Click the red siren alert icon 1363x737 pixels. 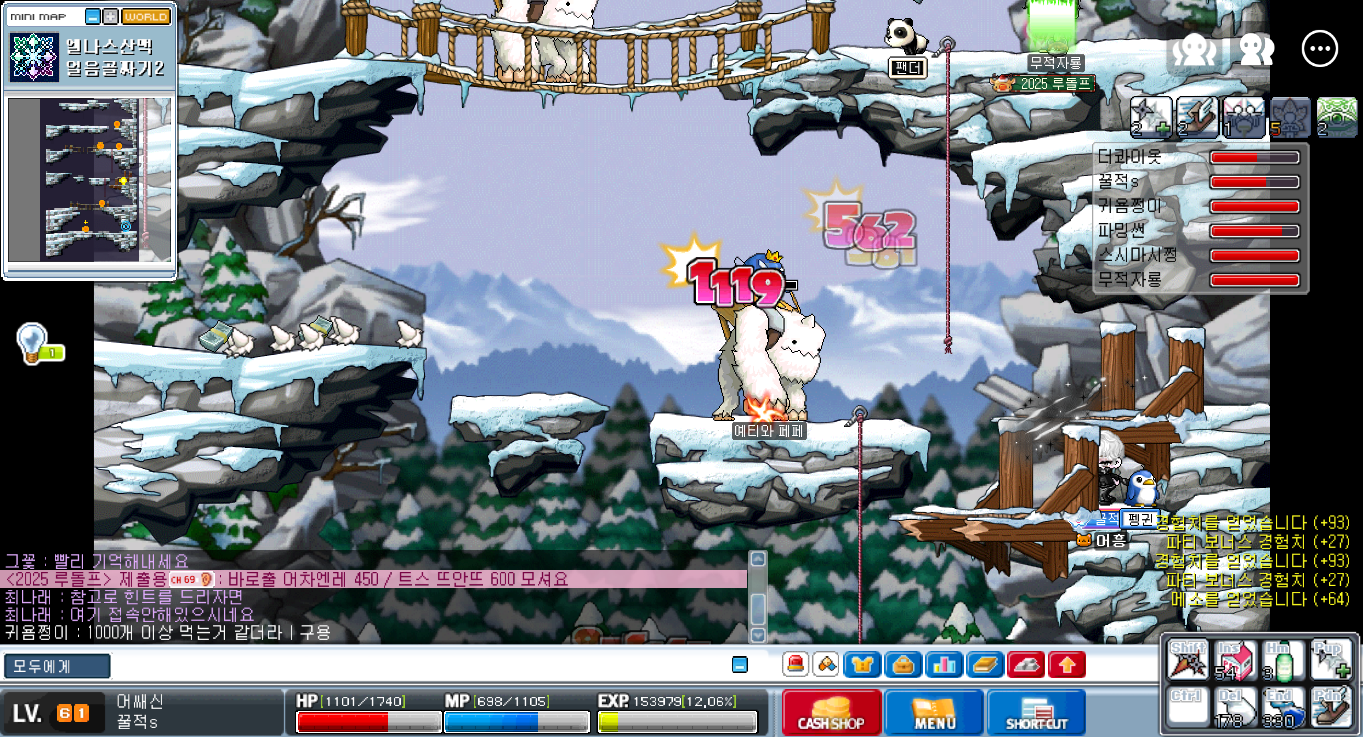(x=796, y=664)
